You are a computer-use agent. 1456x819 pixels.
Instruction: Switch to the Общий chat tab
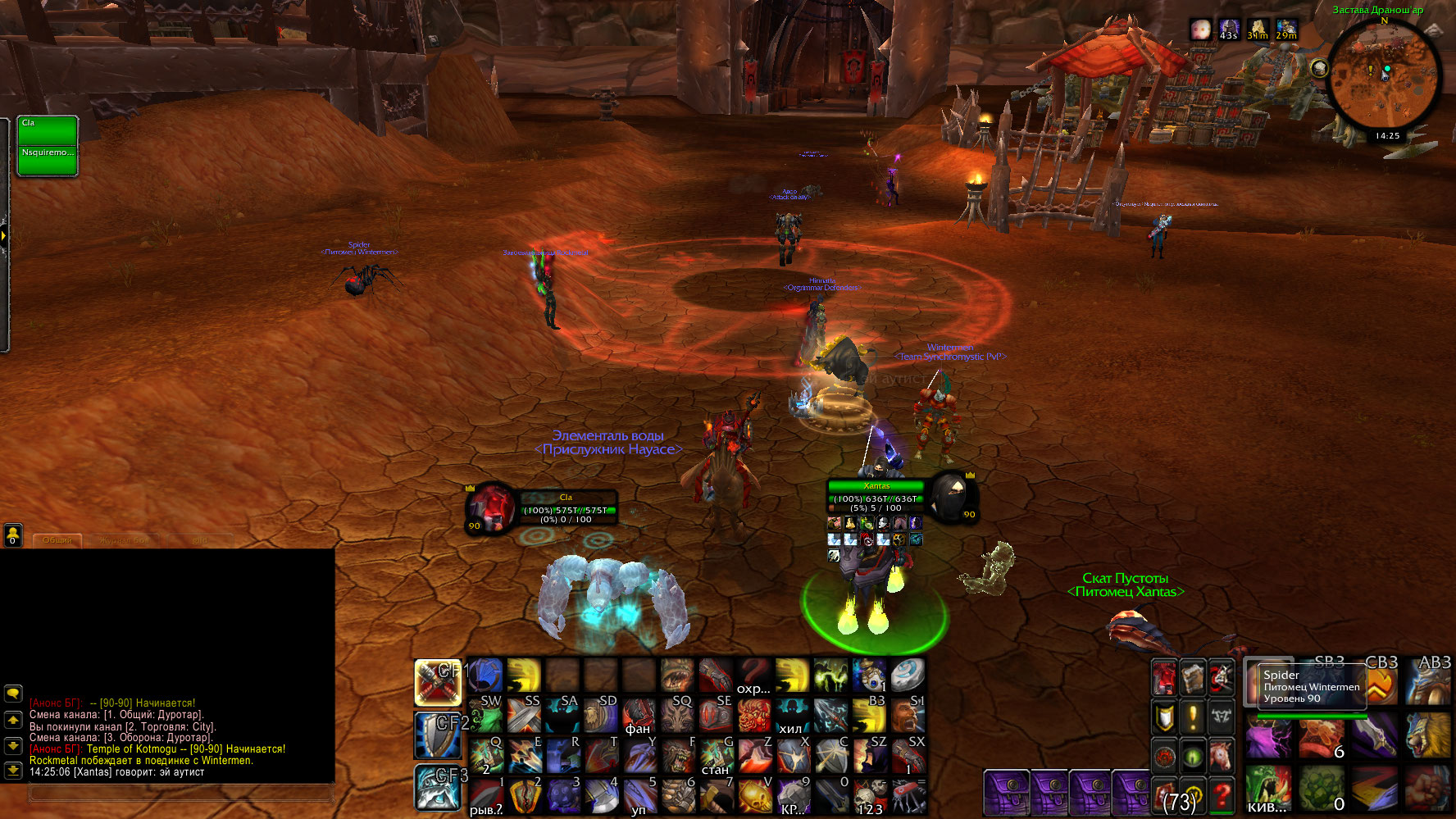click(x=57, y=540)
